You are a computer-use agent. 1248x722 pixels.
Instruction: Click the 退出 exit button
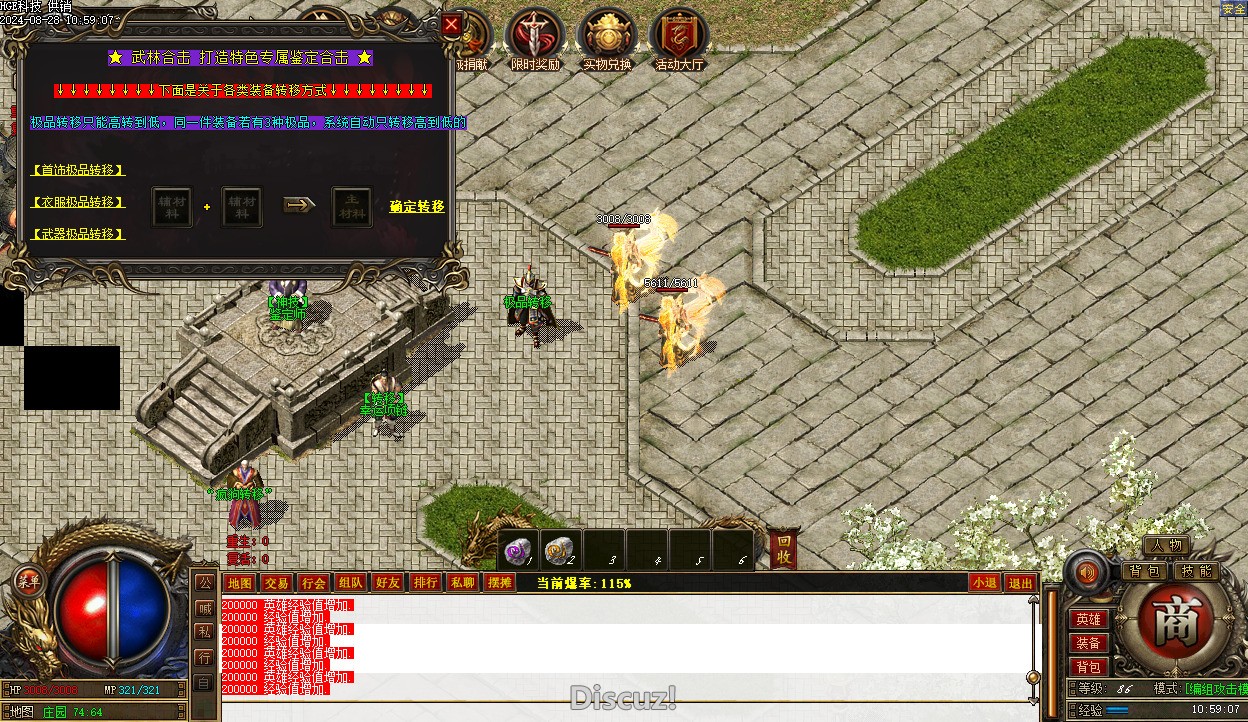pyautogui.click(x=1020, y=583)
